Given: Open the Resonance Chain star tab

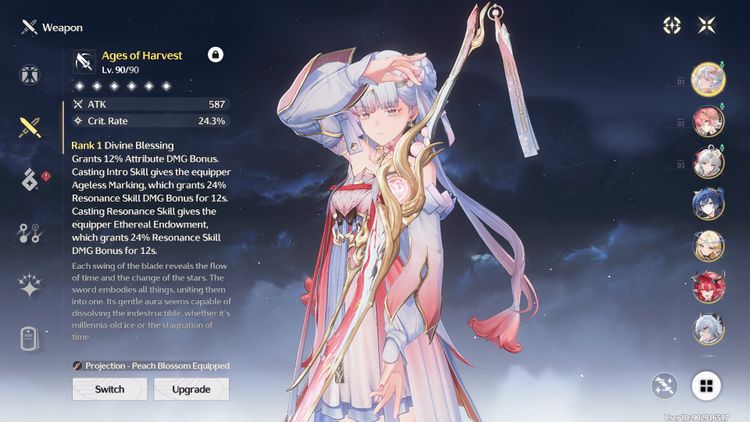Looking at the screenshot, I should (x=30, y=286).
